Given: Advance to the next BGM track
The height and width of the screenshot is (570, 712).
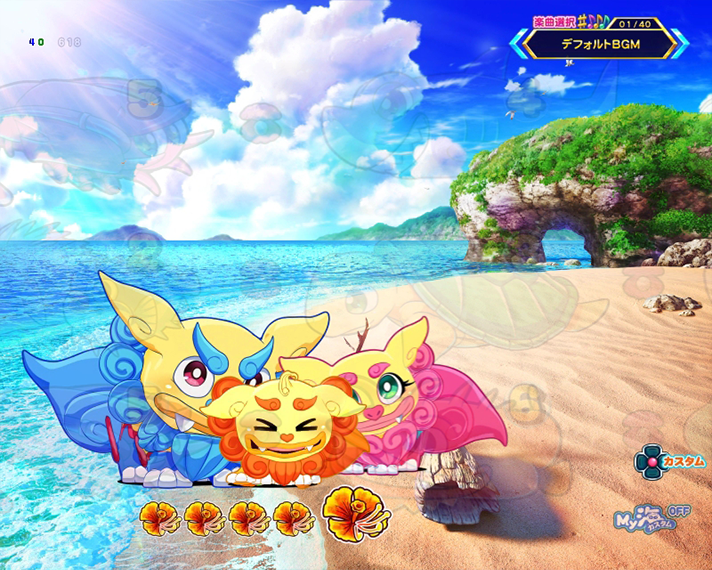Looking at the screenshot, I should 679,44.
